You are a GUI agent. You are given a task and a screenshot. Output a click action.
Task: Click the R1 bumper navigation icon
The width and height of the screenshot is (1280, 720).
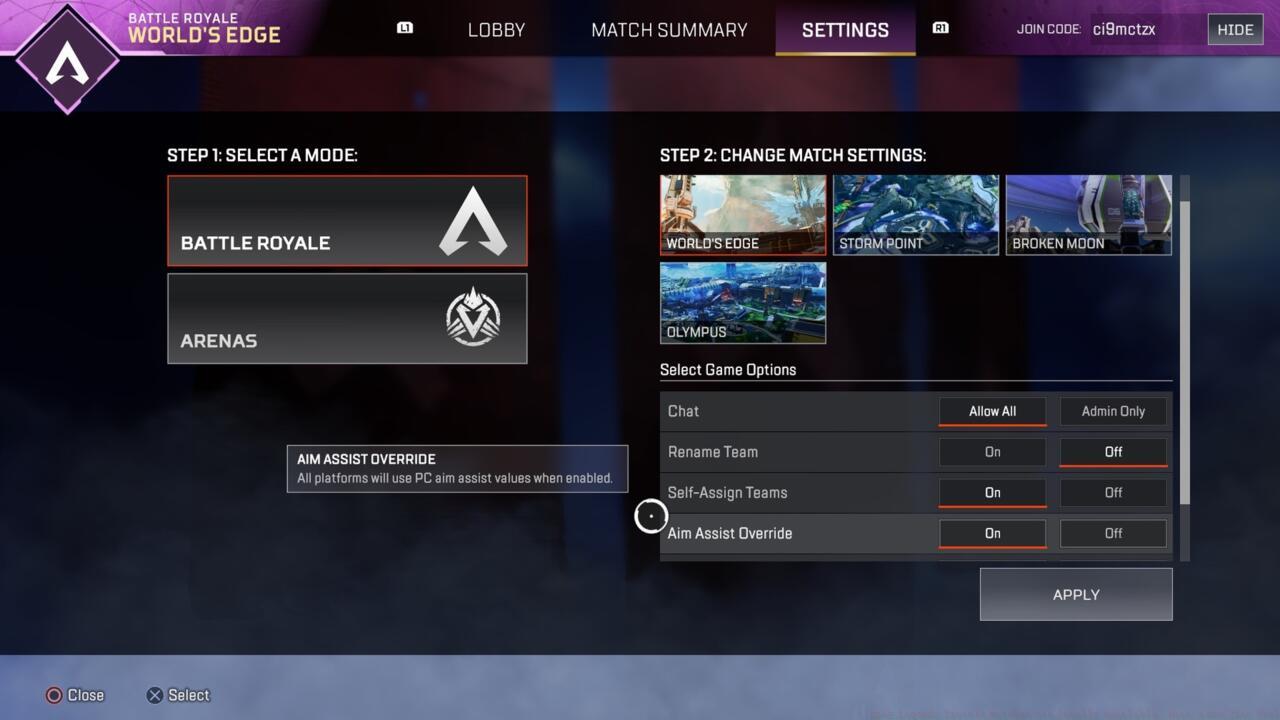tap(940, 28)
